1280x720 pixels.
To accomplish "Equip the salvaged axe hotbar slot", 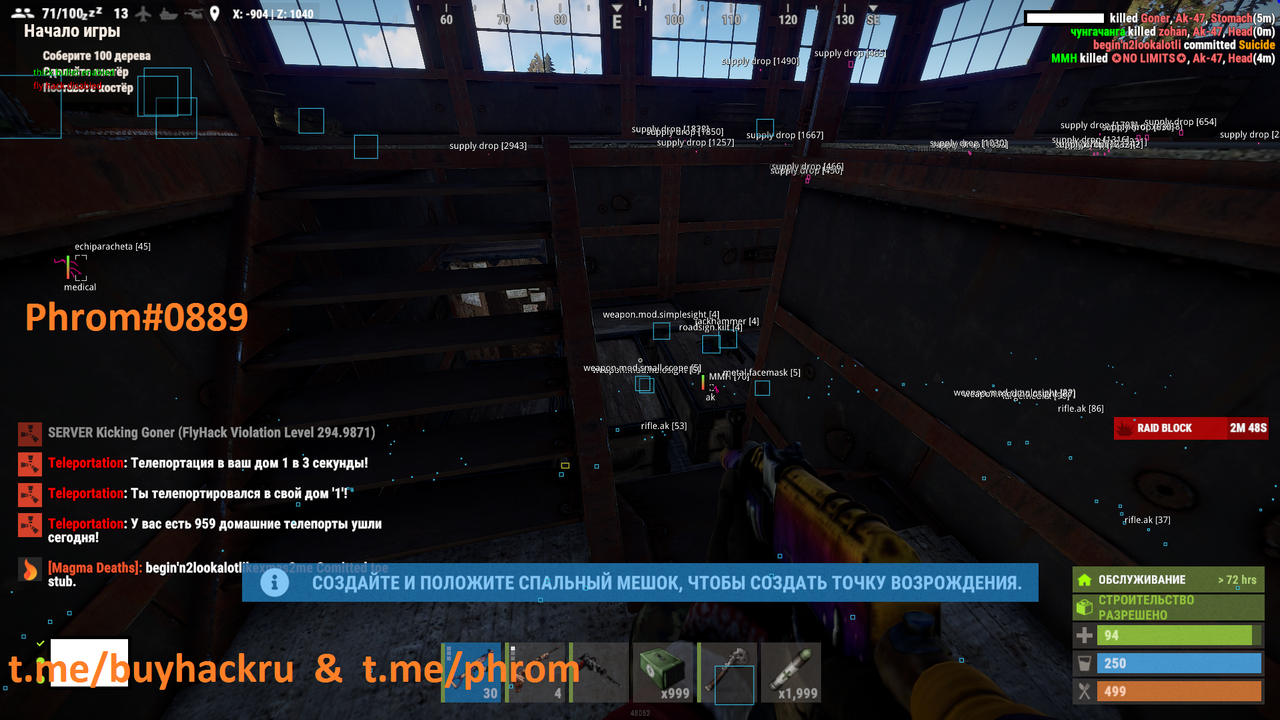I will coord(727,673).
